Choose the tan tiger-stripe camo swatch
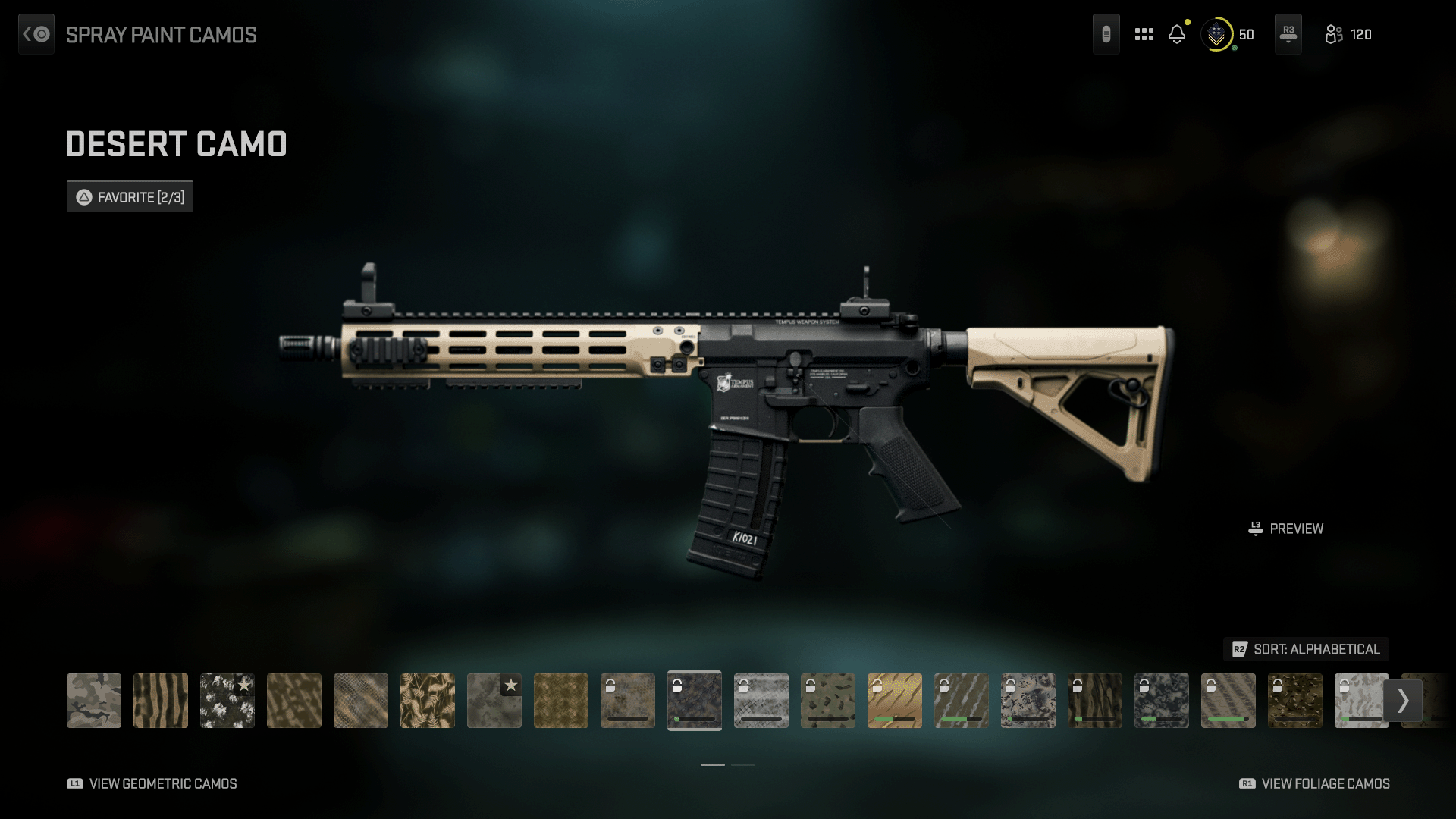This screenshot has height=819, width=1456. click(x=161, y=701)
